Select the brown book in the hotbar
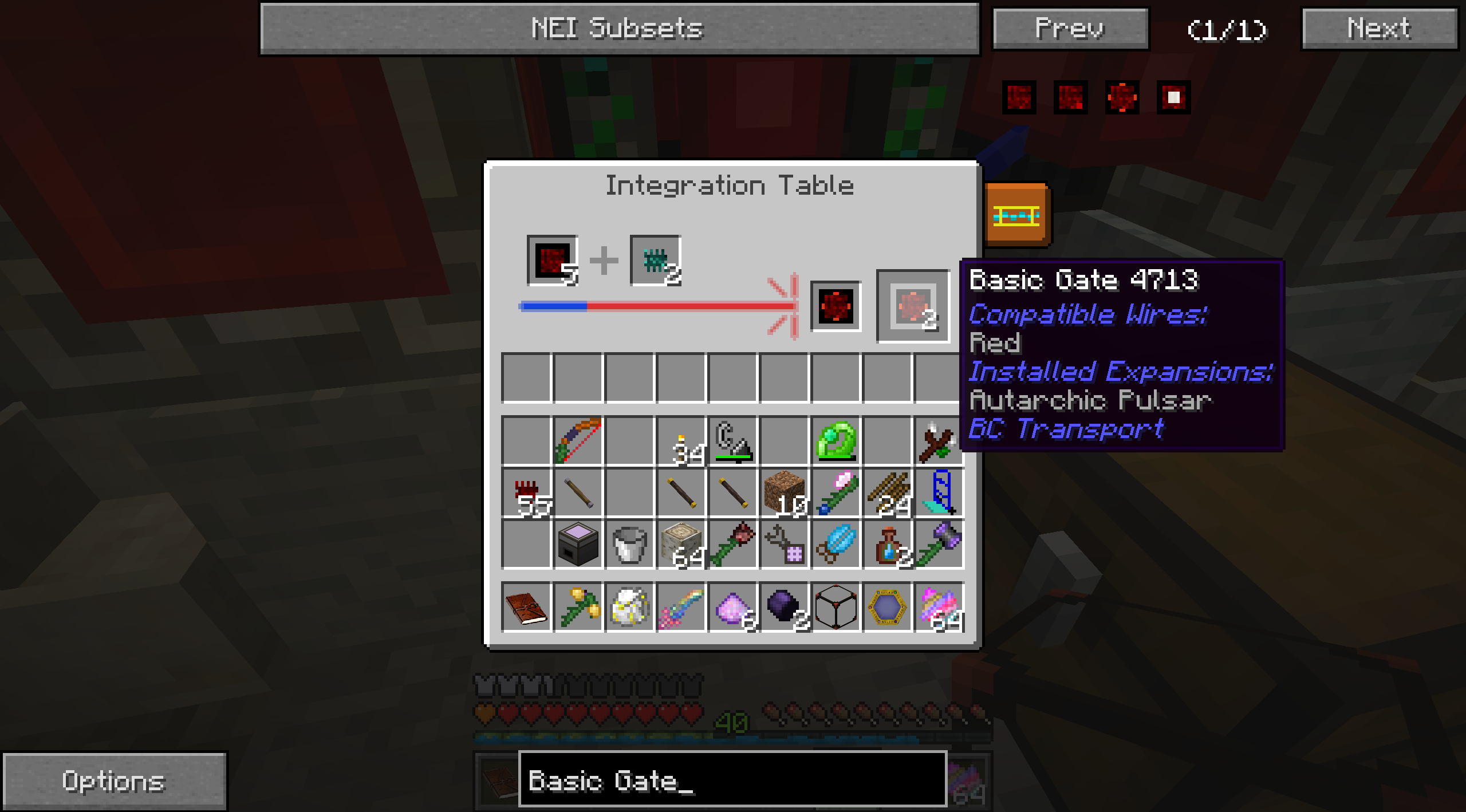This screenshot has height=812, width=1466. [x=527, y=607]
